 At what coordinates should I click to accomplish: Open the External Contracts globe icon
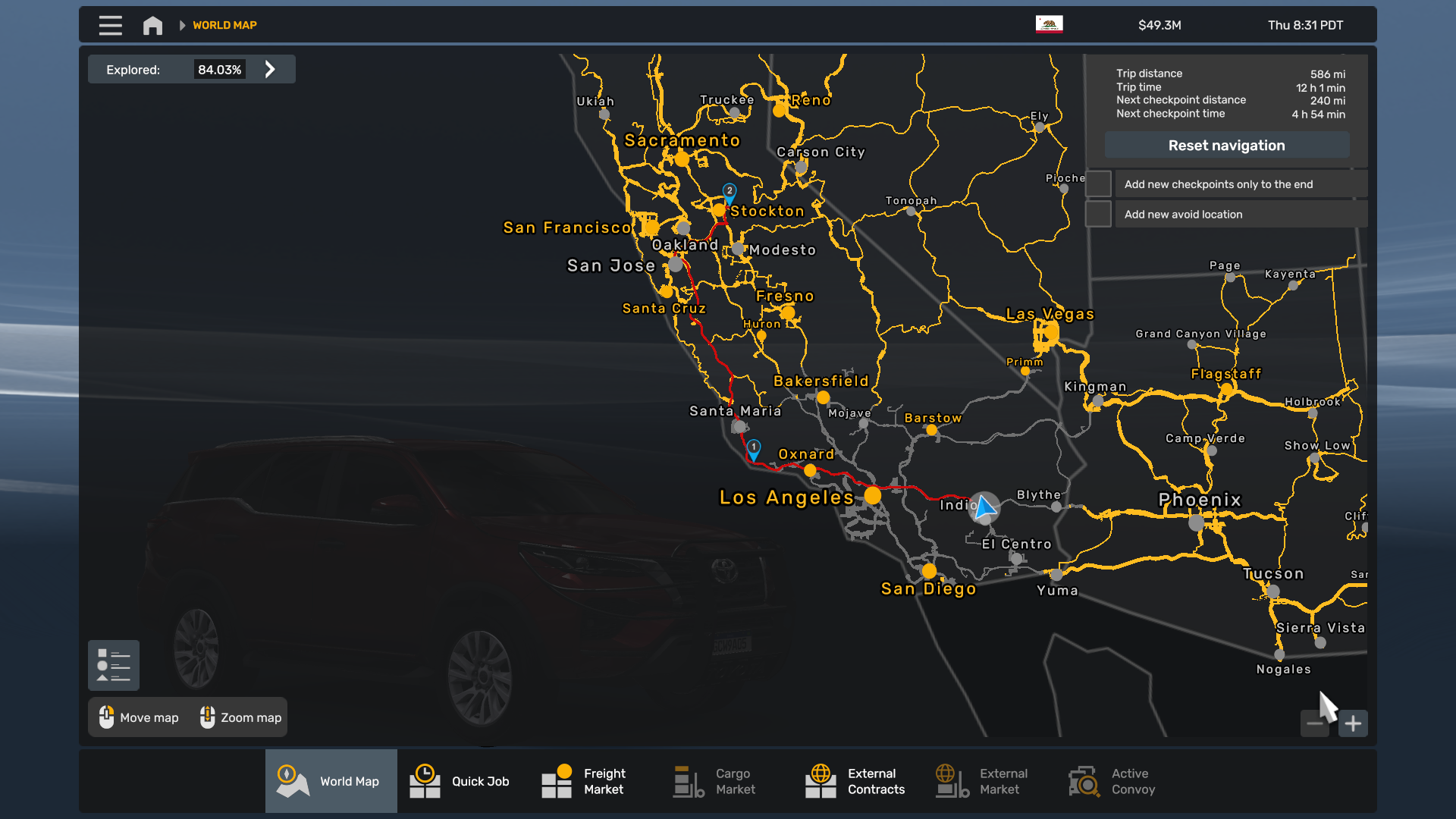(821, 781)
